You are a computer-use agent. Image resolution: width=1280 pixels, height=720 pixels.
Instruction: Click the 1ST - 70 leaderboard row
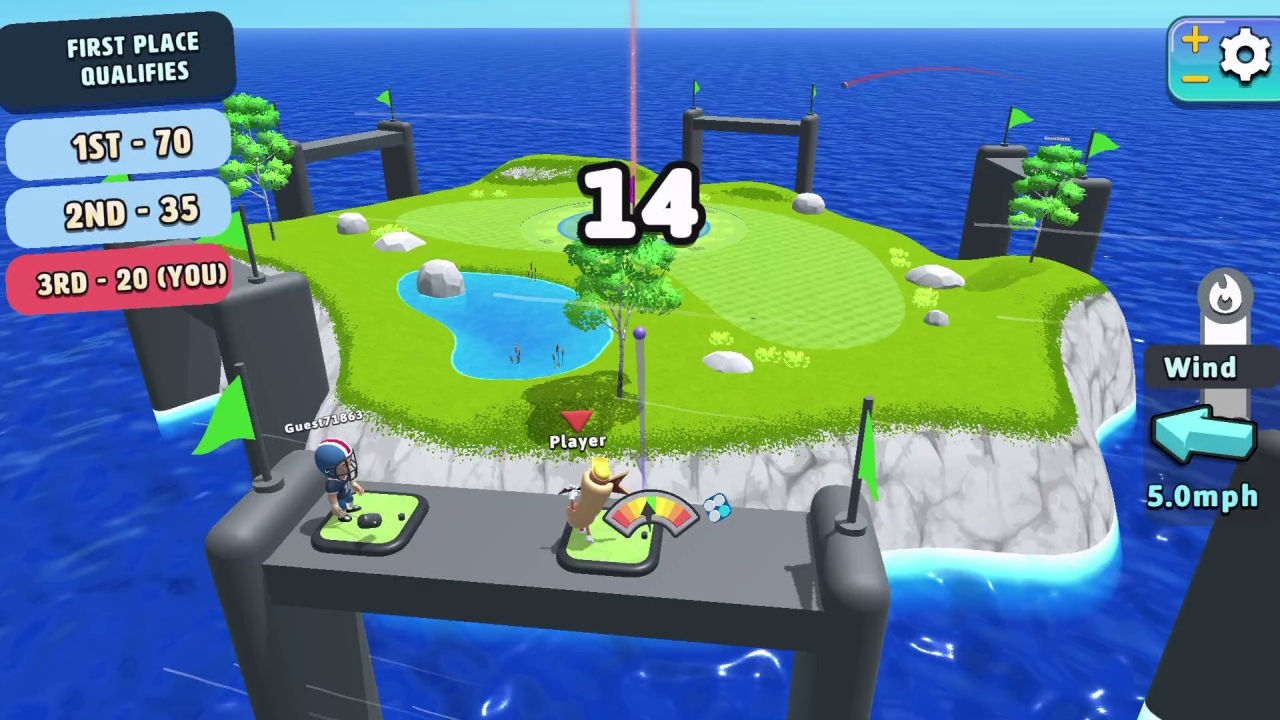pos(118,146)
